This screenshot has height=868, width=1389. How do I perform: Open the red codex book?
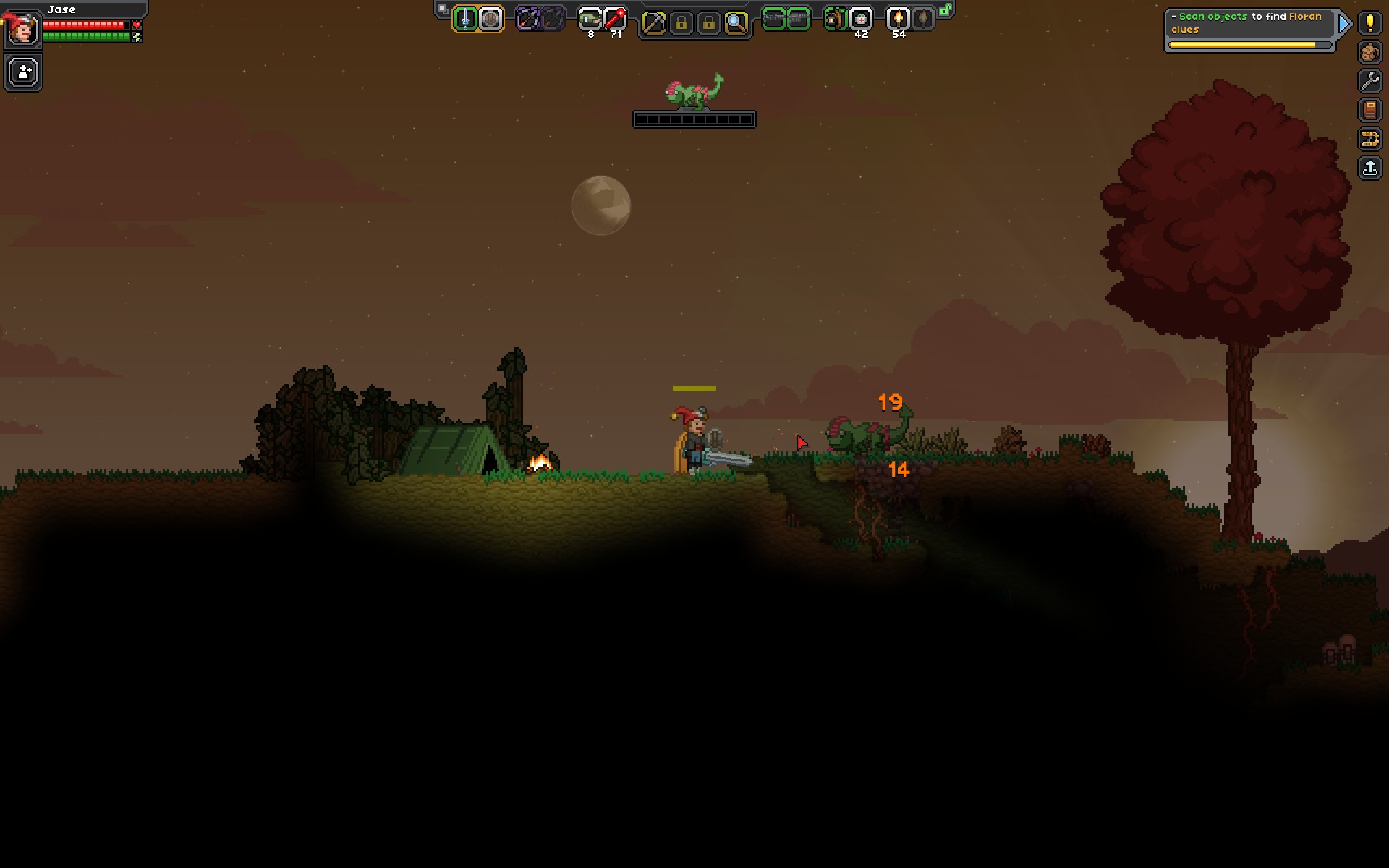(1369, 110)
